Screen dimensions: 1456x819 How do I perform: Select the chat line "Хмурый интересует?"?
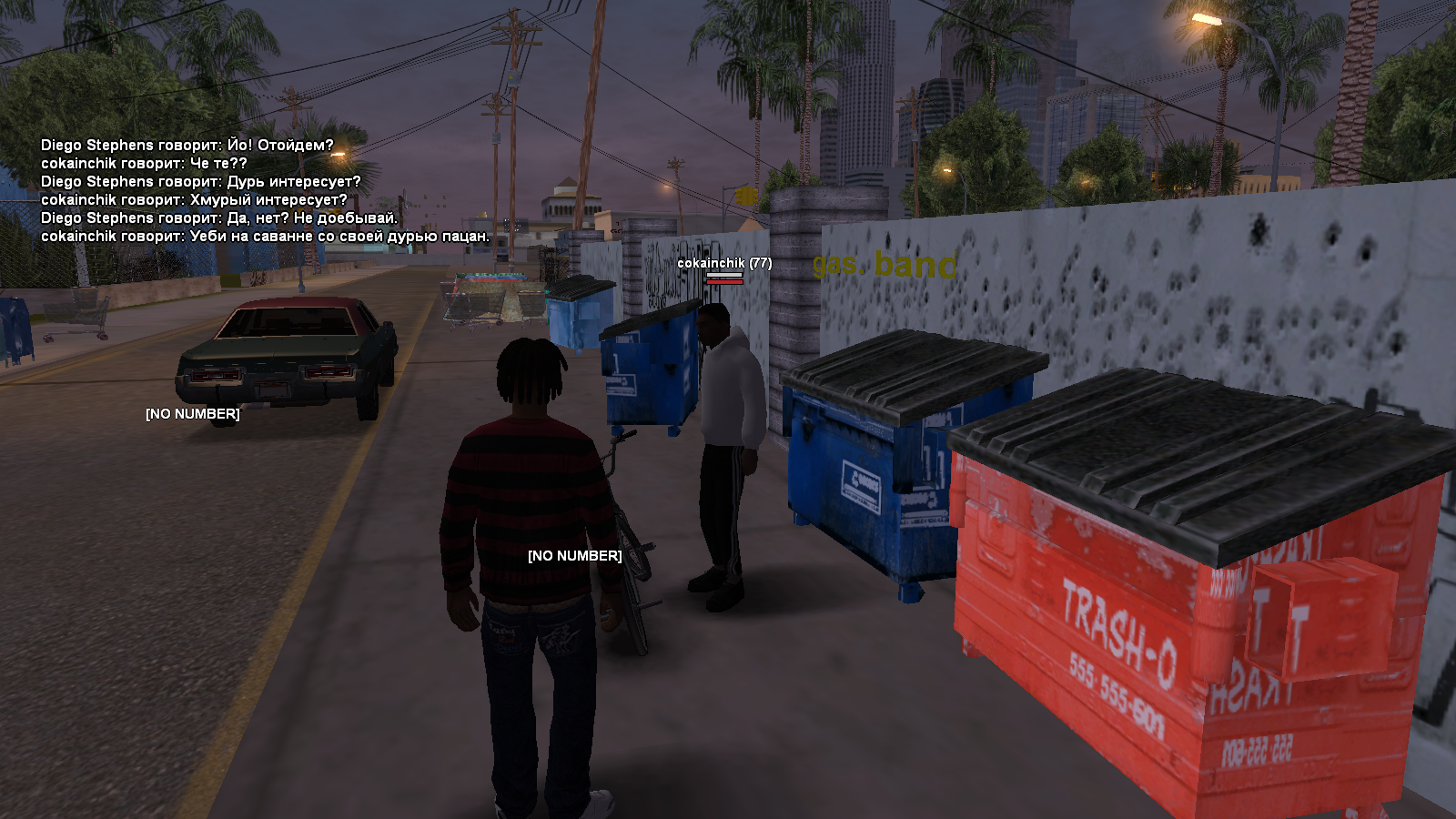tap(194, 200)
